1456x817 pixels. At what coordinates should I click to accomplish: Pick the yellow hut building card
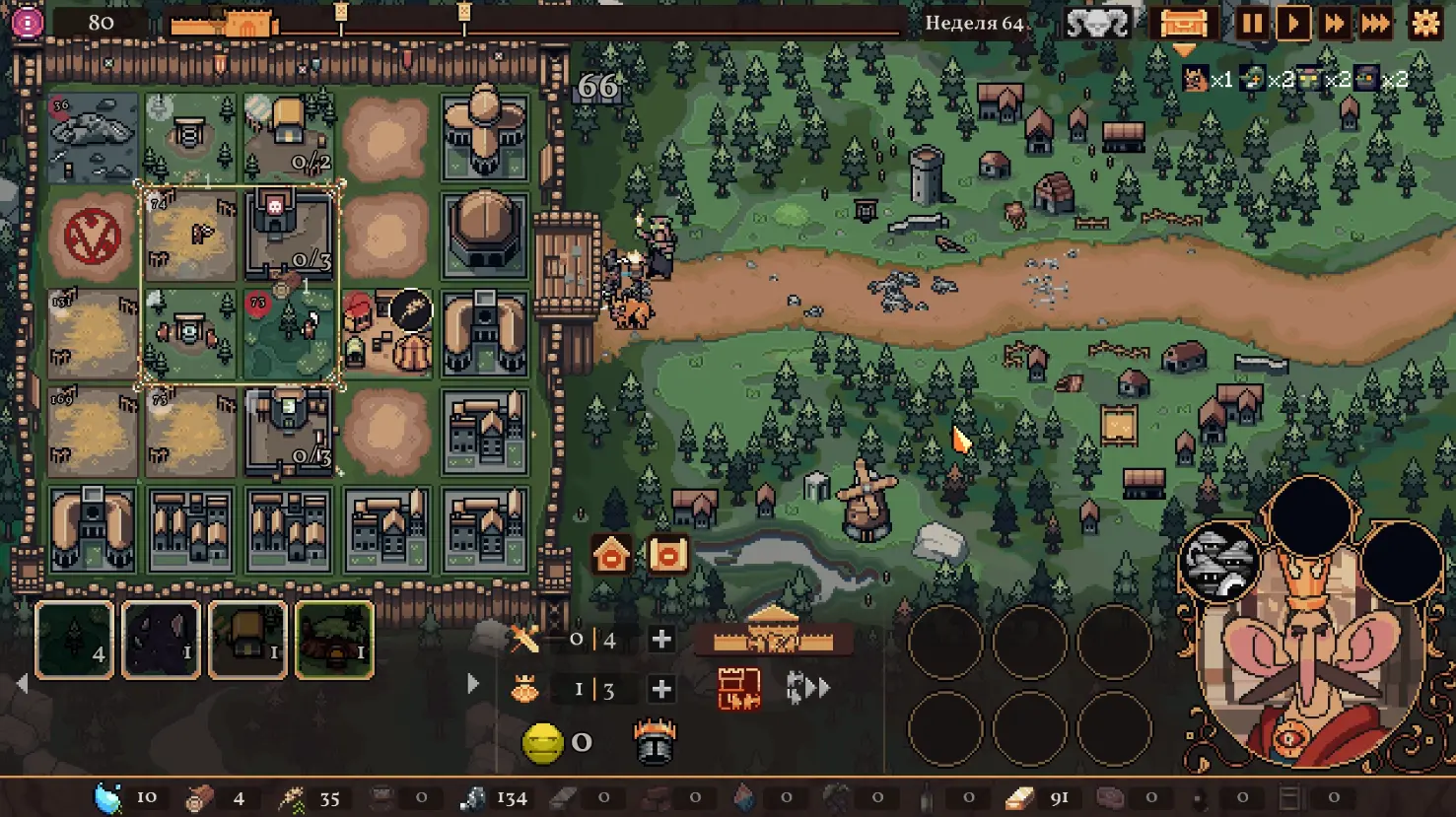click(247, 641)
